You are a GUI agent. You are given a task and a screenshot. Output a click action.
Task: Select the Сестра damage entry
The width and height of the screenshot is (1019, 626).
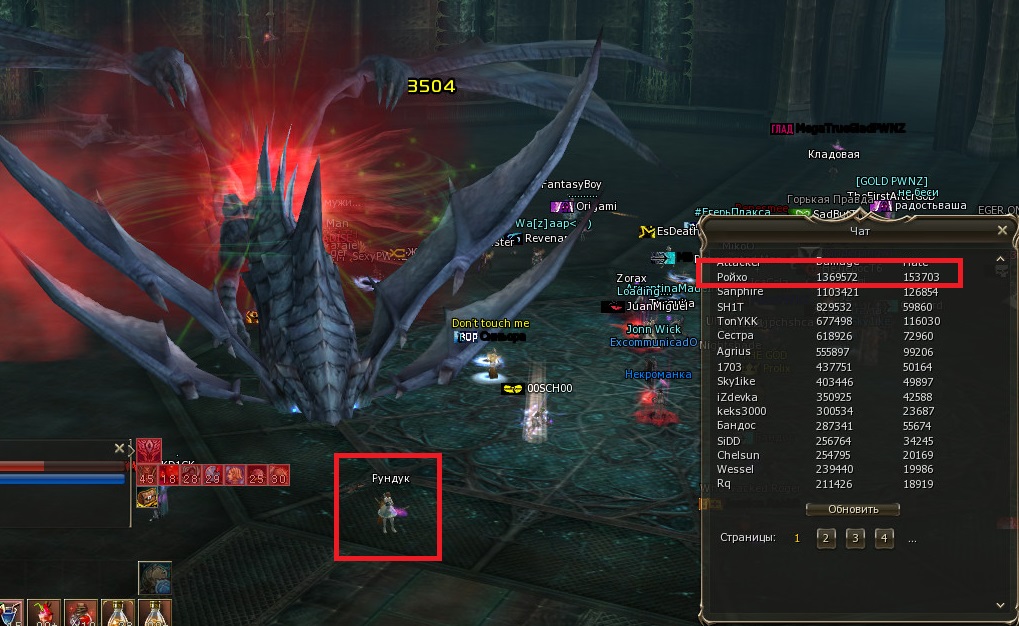point(830,336)
